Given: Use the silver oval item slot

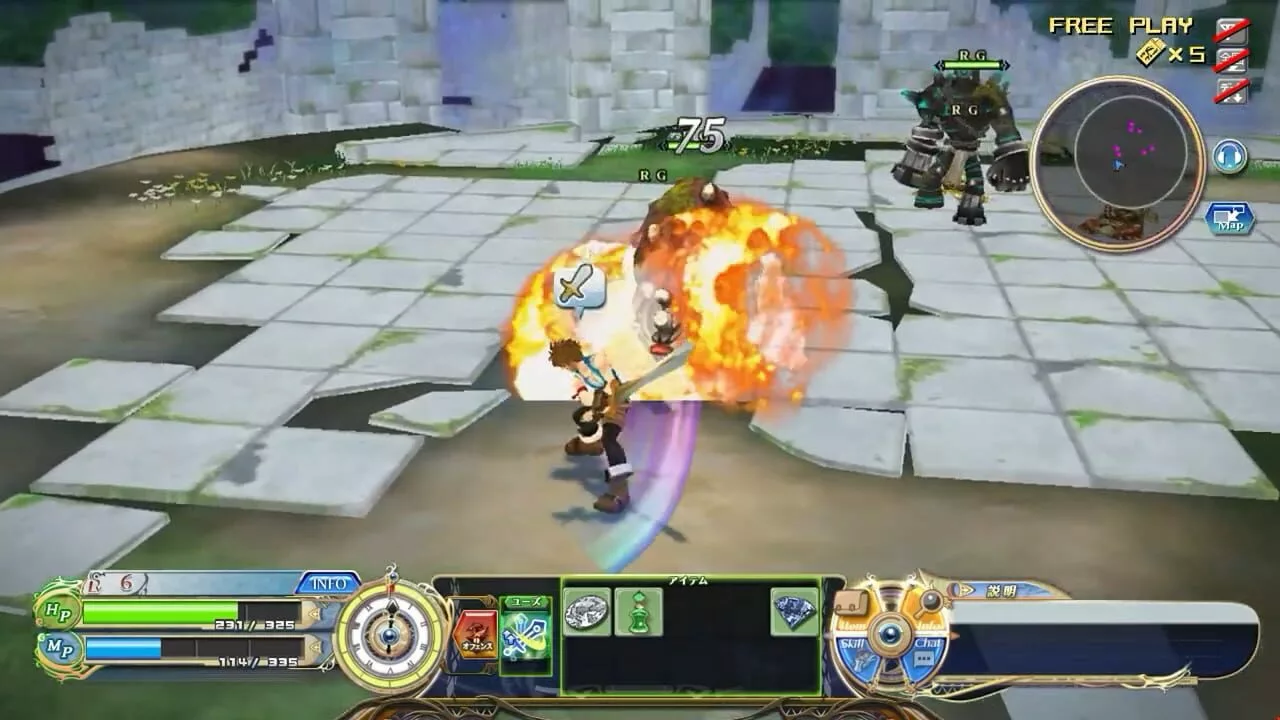Looking at the screenshot, I should point(587,612).
